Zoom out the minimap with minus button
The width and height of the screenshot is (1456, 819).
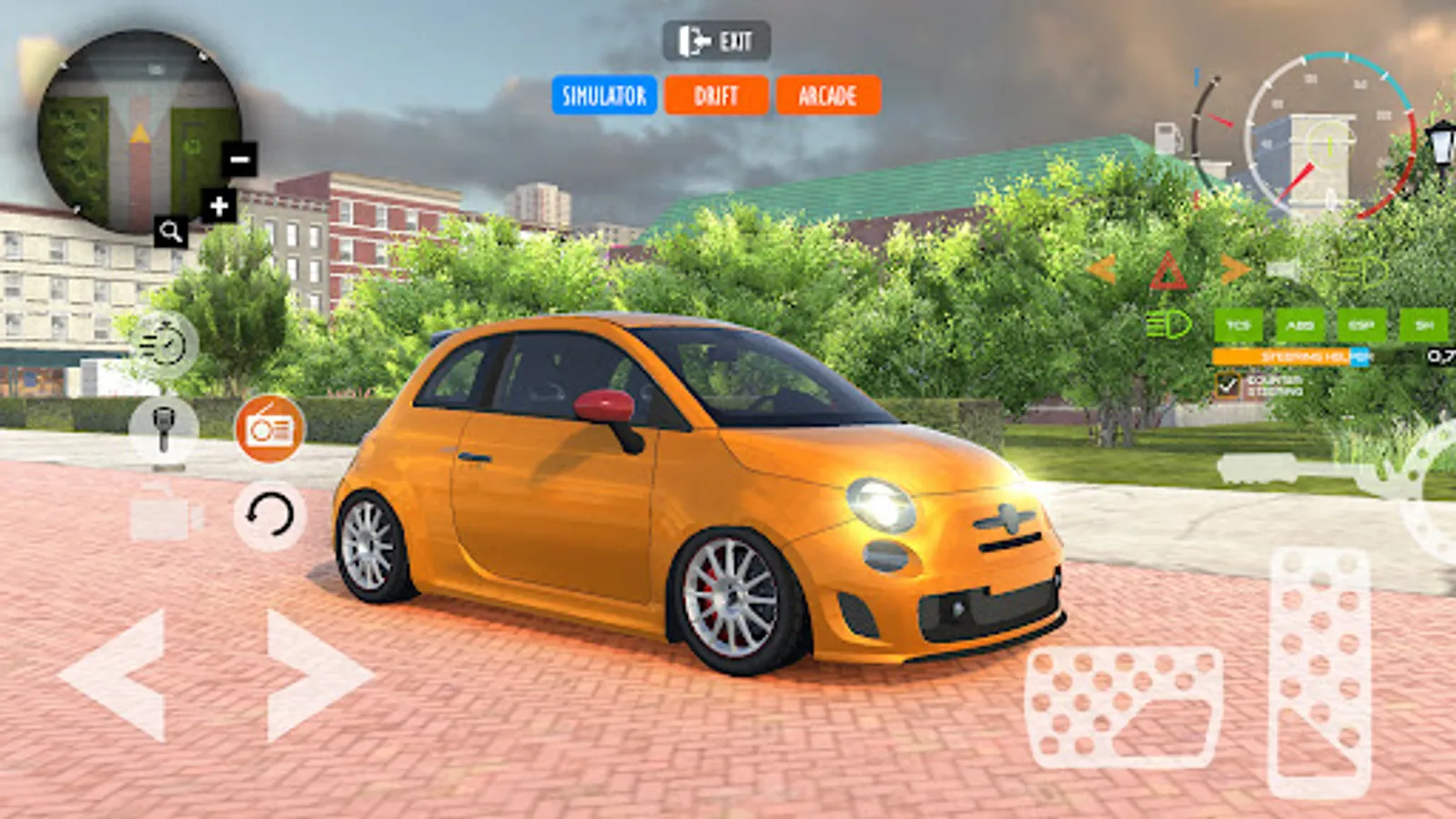point(239,160)
